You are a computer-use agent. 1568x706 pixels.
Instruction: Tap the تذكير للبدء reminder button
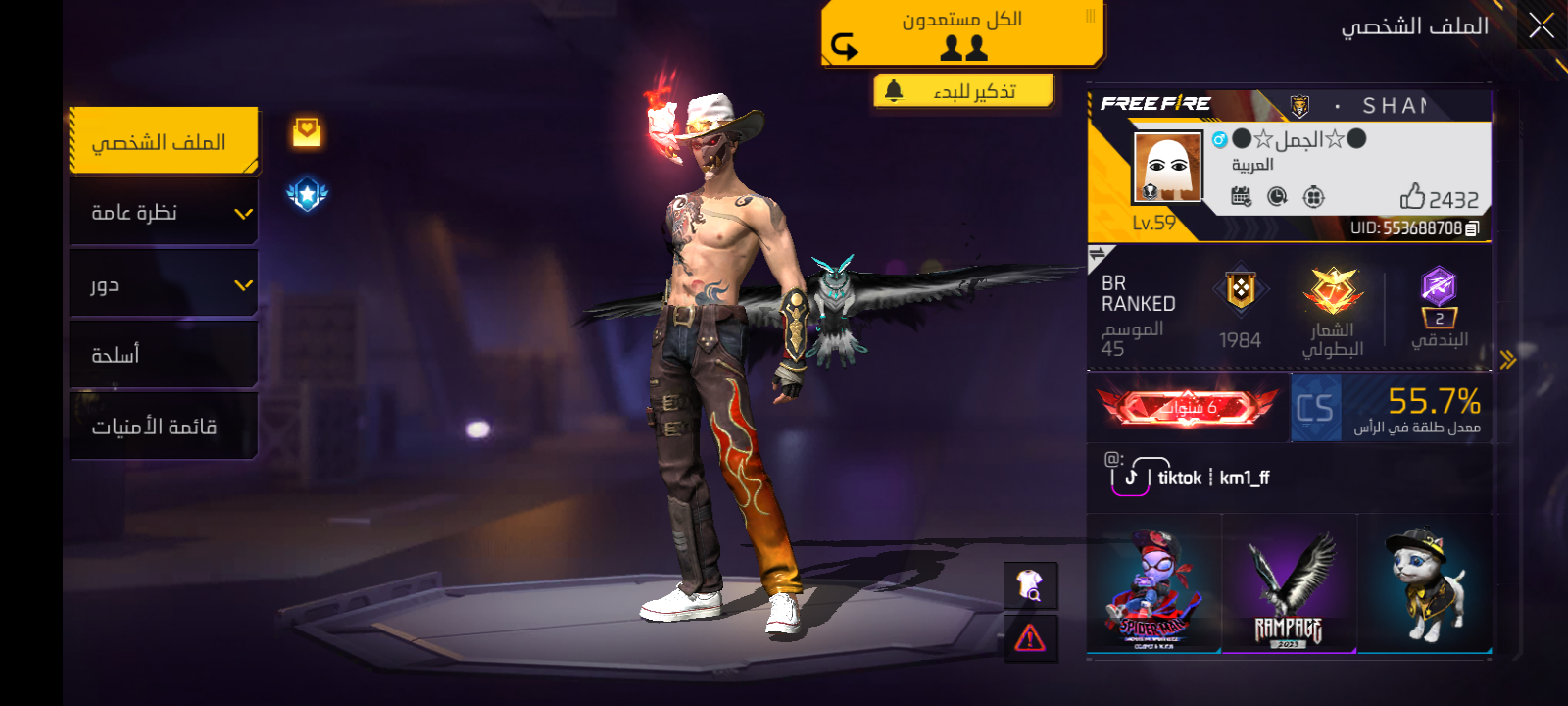click(x=963, y=91)
